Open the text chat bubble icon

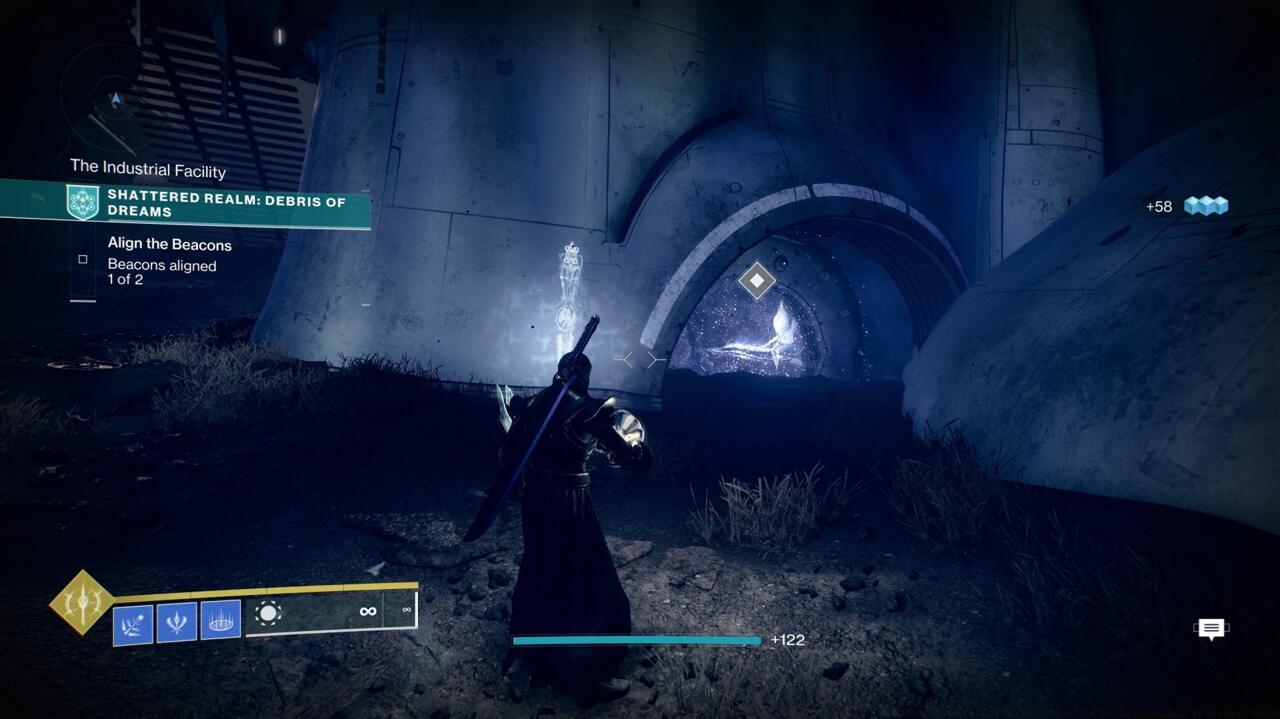pyautogui.click(x=1211, y=629)
